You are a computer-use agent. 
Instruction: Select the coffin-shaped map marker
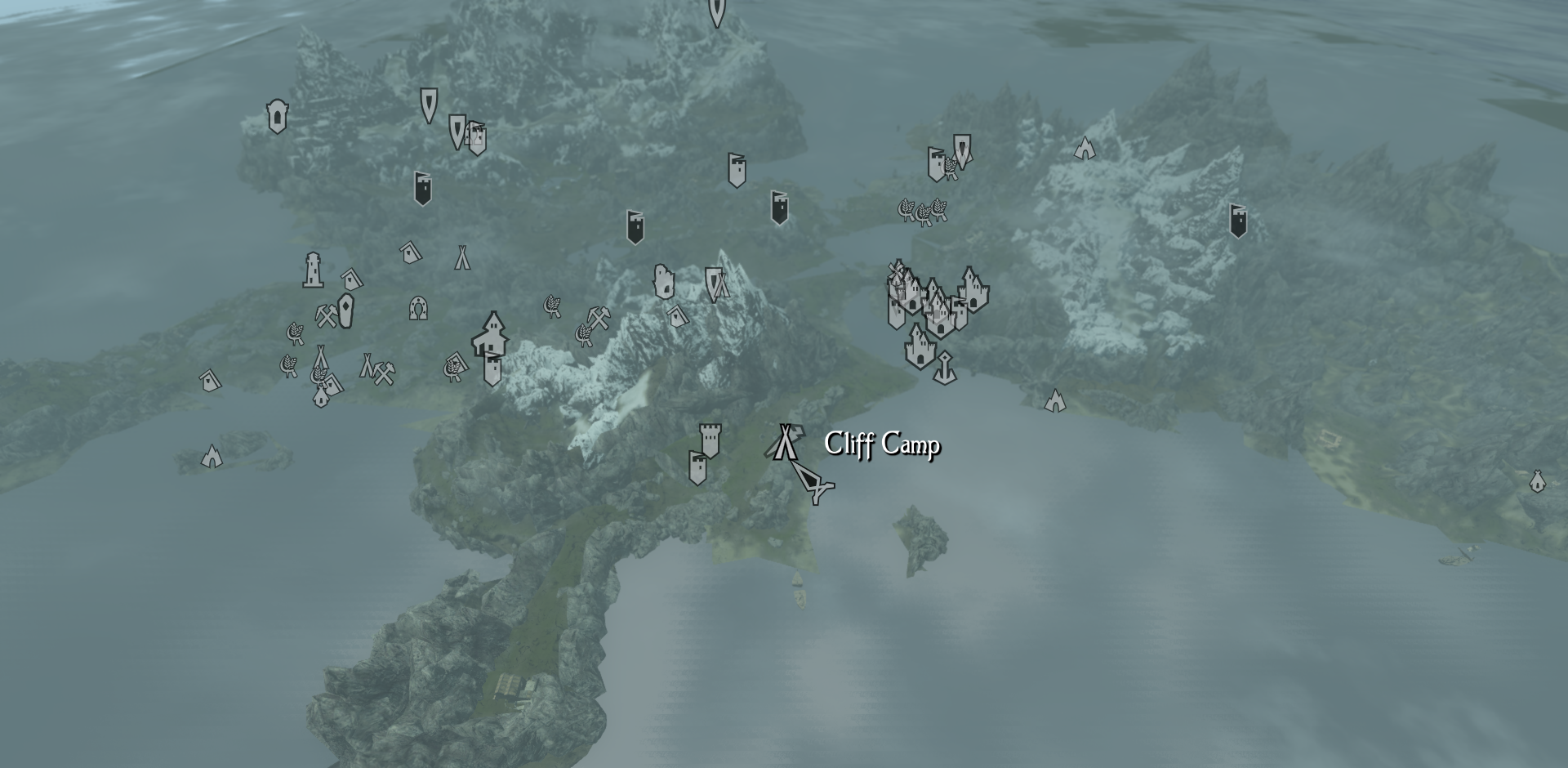tap(345, 311)
